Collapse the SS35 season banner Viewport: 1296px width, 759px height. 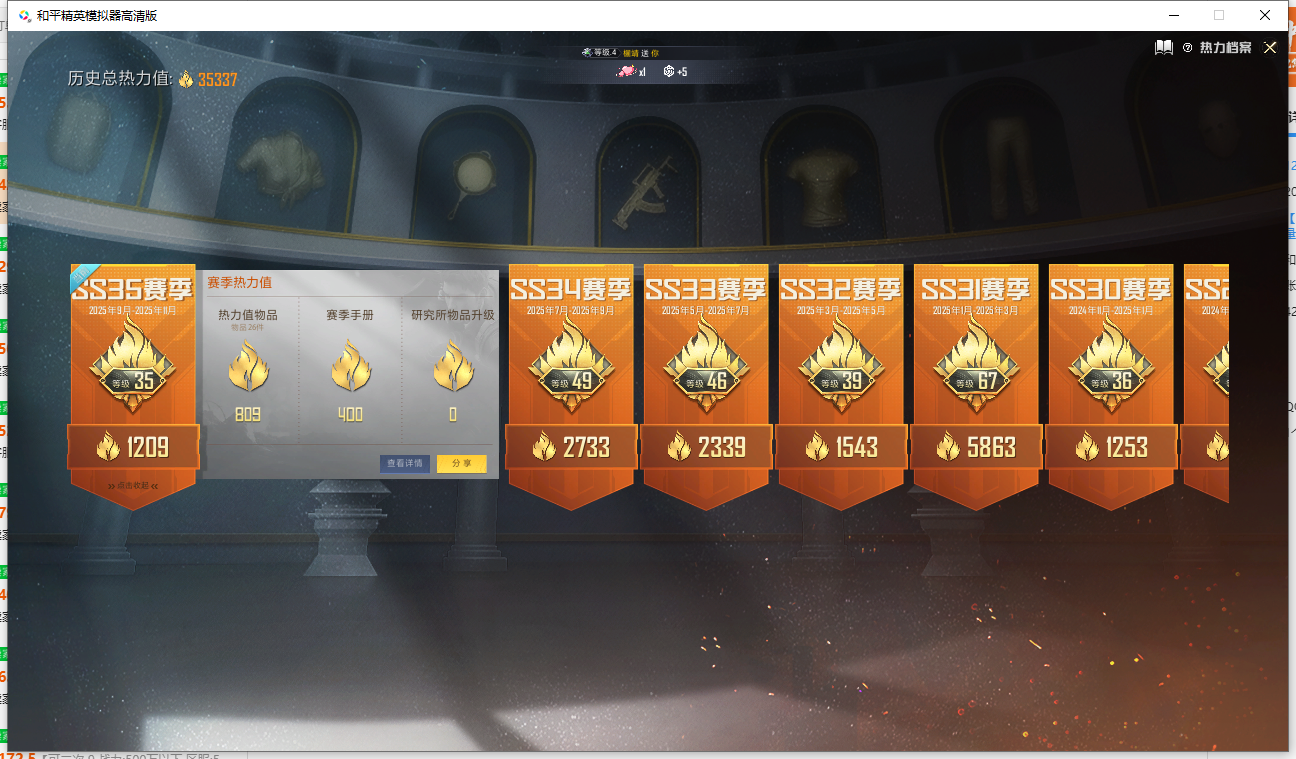[x=133, y=485]
